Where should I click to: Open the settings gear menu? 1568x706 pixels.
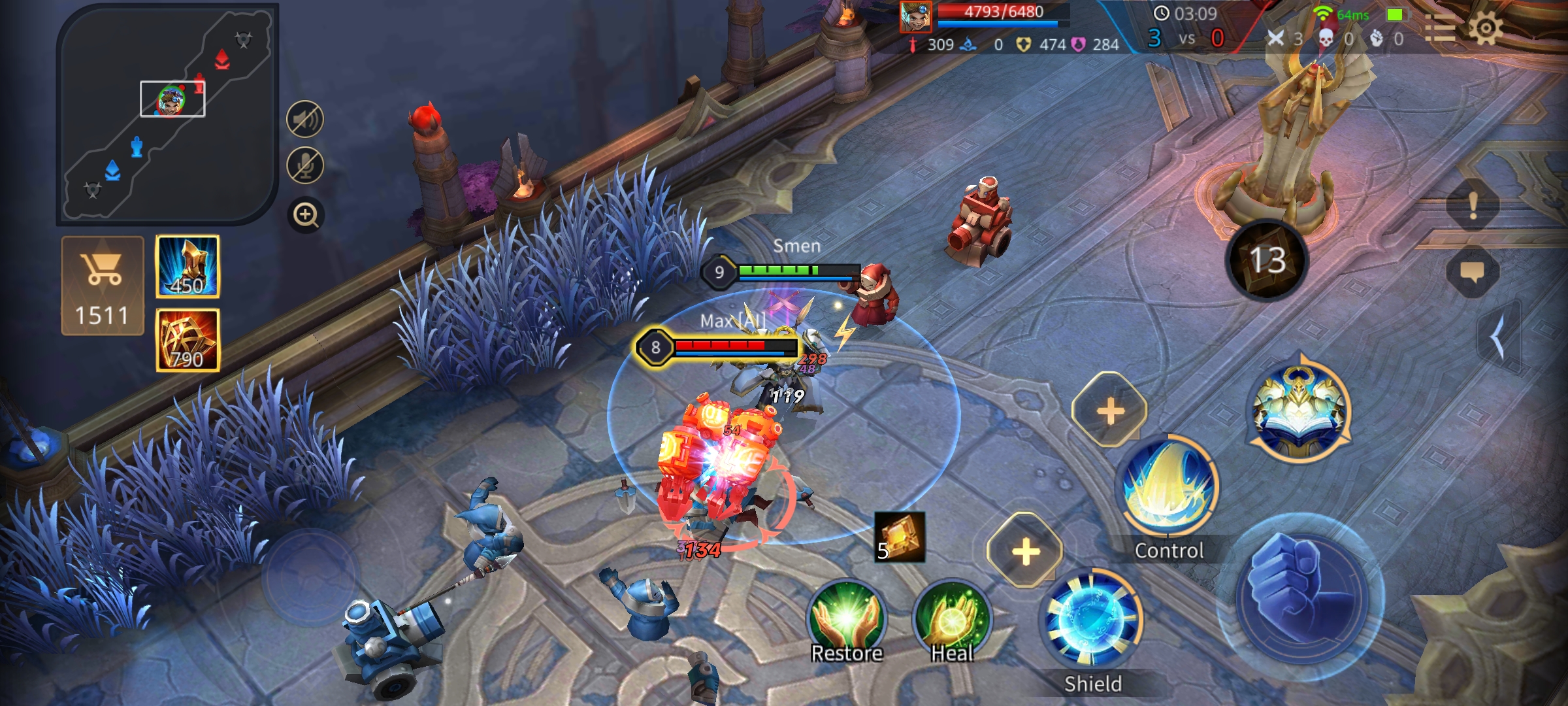point(1486,28)
